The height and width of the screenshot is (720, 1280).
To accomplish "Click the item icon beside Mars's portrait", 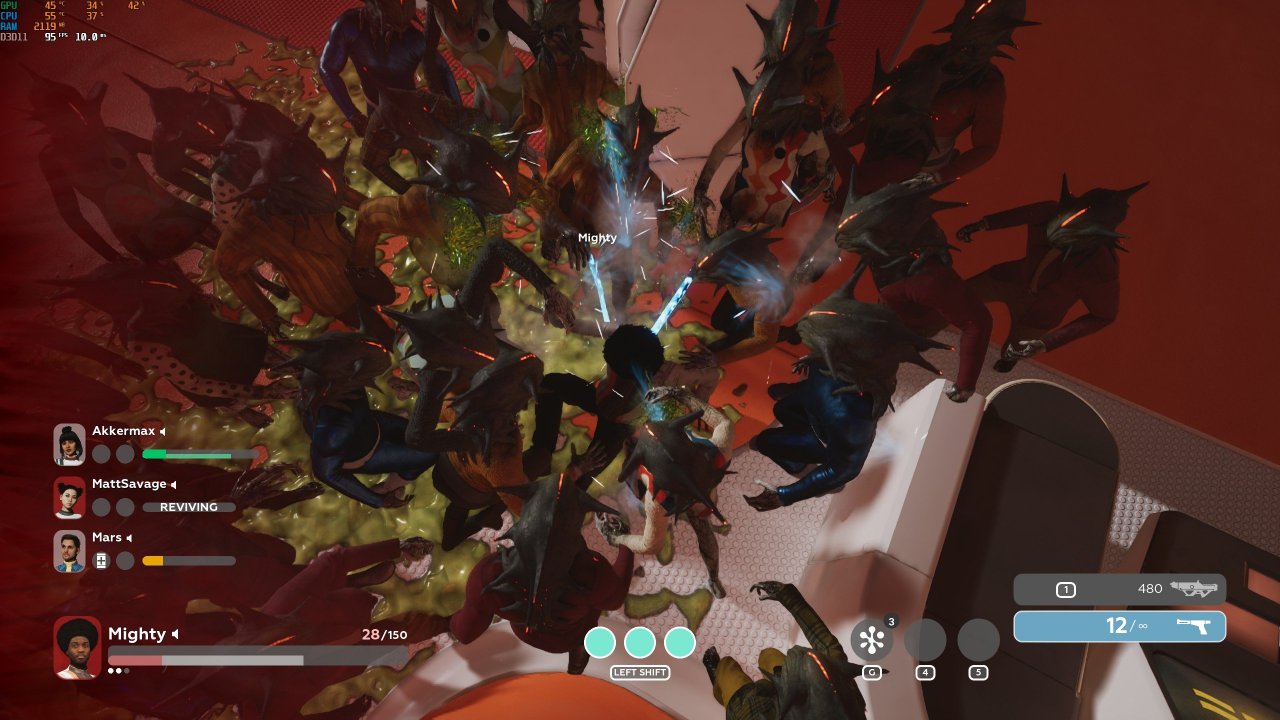I will tap(101, 561).
